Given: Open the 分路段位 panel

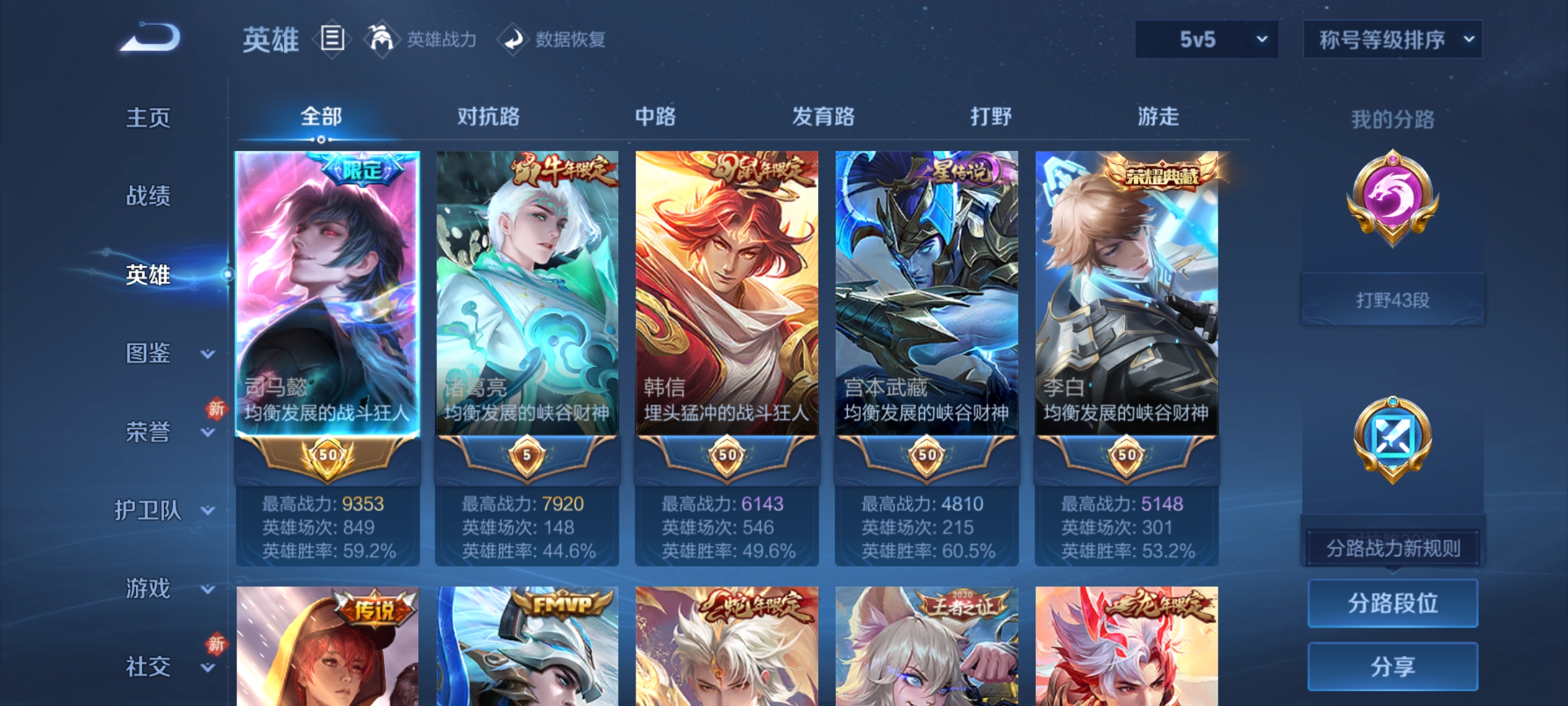Looking at the screenshot, I should [1393, 603].
